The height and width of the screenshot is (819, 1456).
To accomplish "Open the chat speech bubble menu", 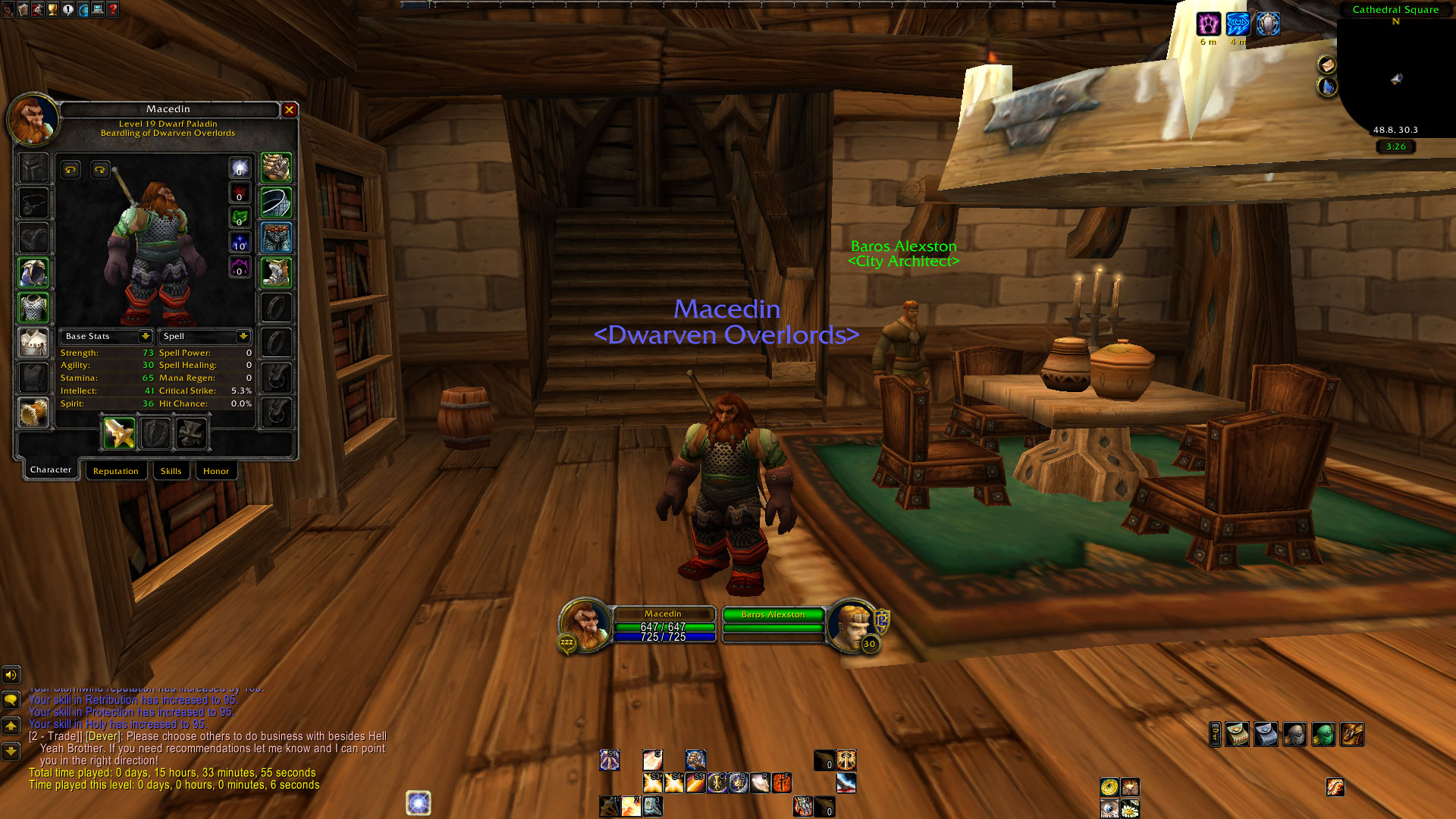I will coord(11,699).
